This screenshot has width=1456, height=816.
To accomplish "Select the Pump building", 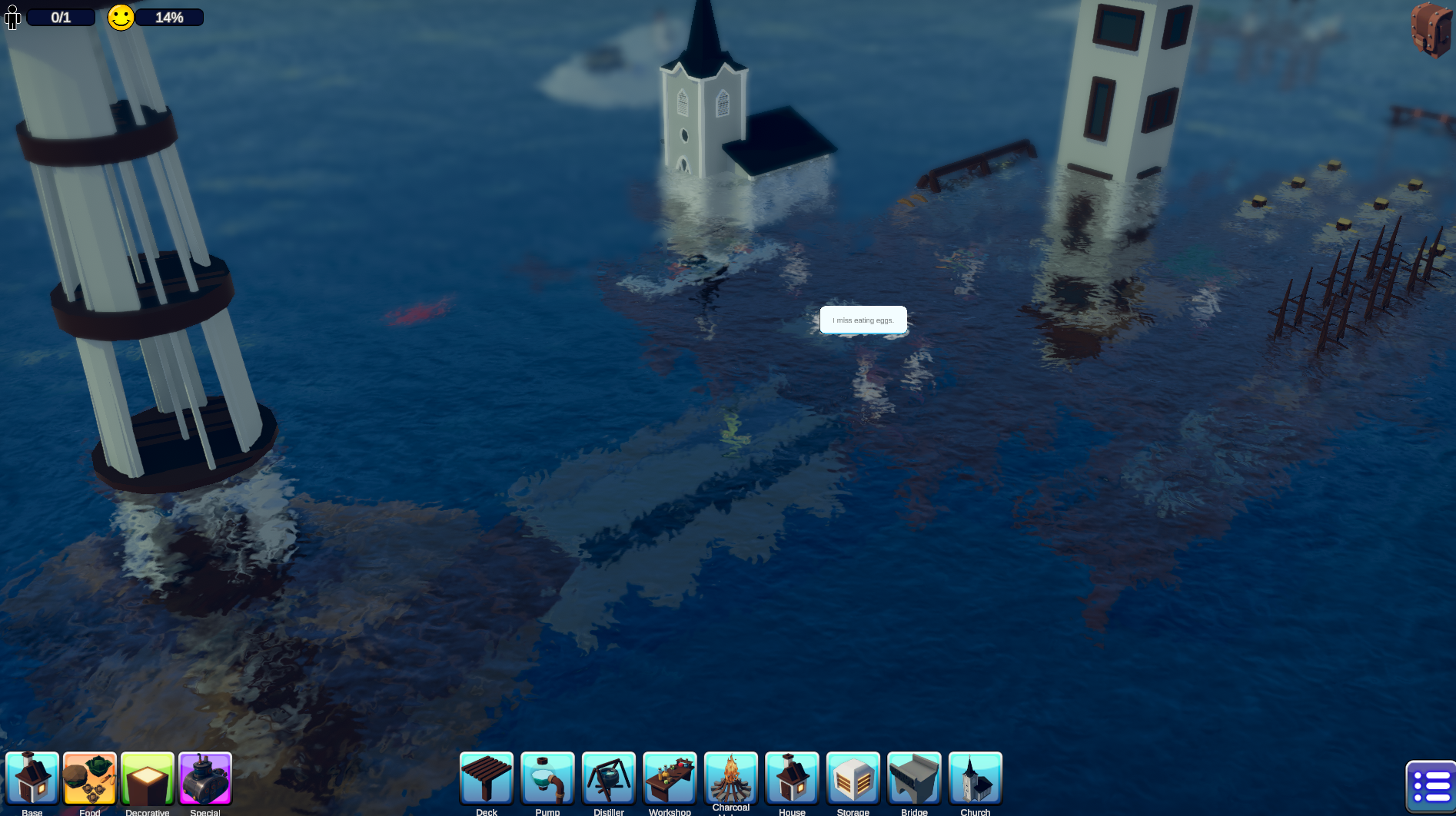I will click(547, 778).
